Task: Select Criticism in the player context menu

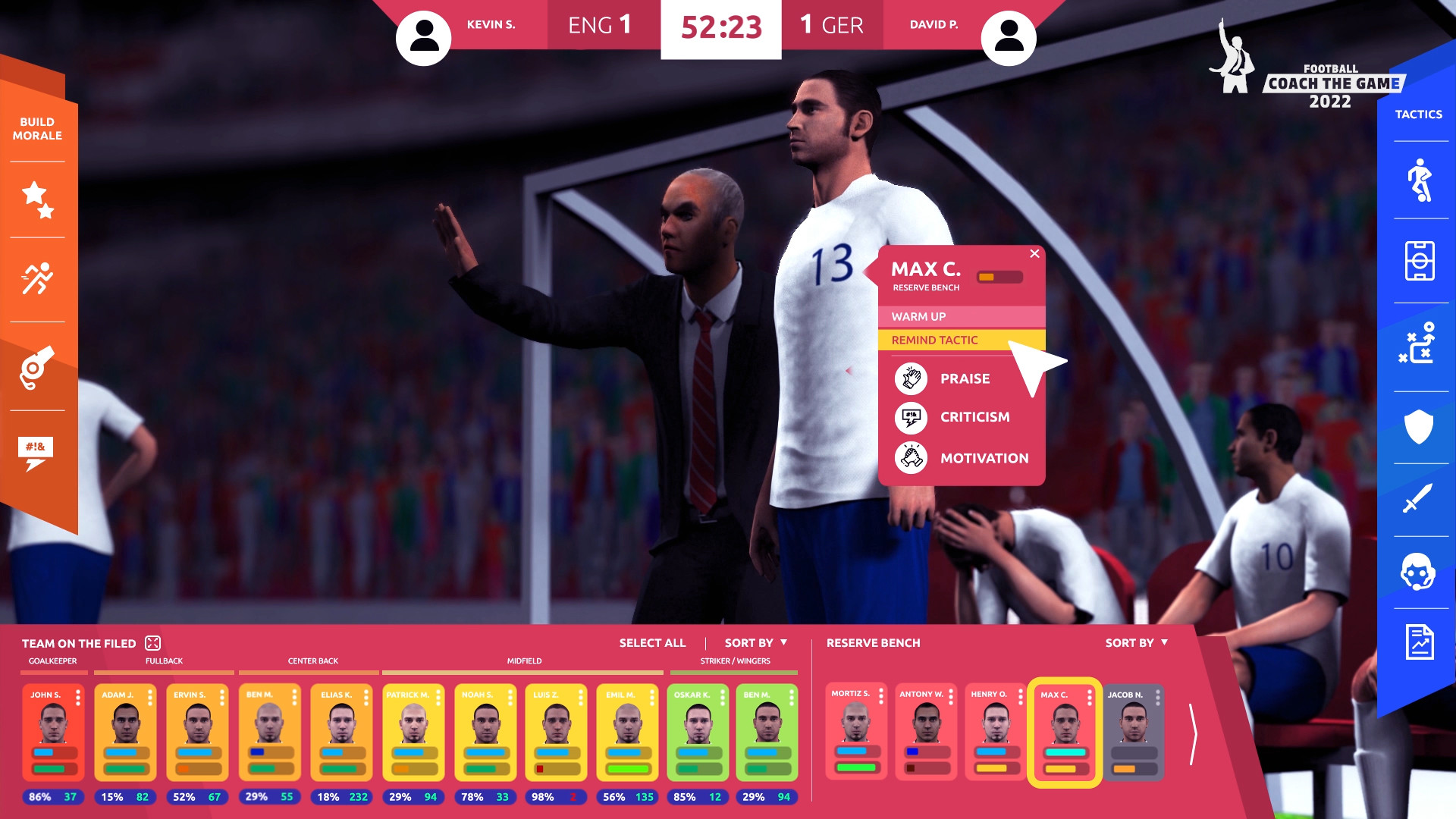Action: (974, 418)
